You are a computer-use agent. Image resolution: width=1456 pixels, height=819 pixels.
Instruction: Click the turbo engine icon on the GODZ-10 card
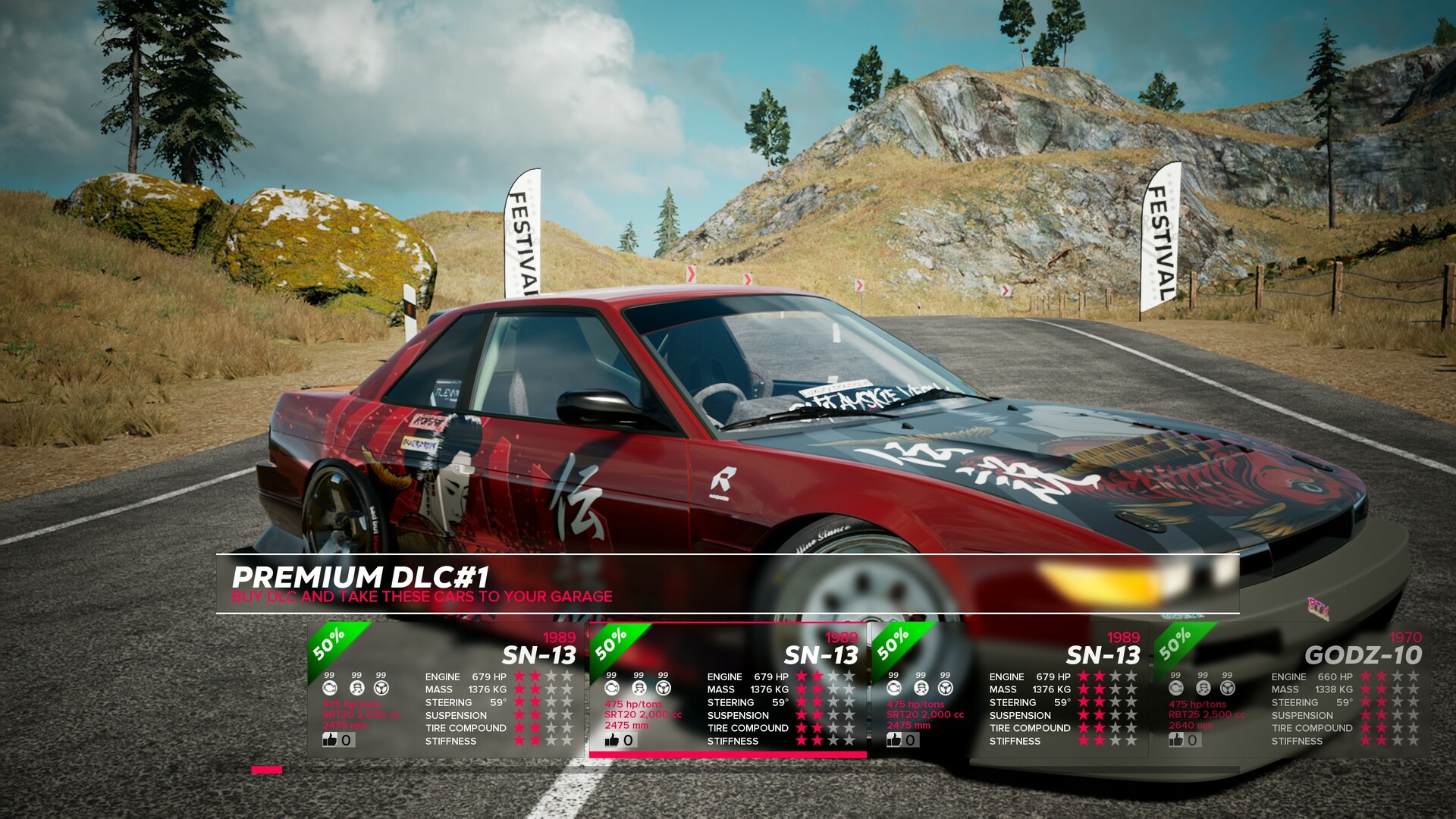point(1175,687)
